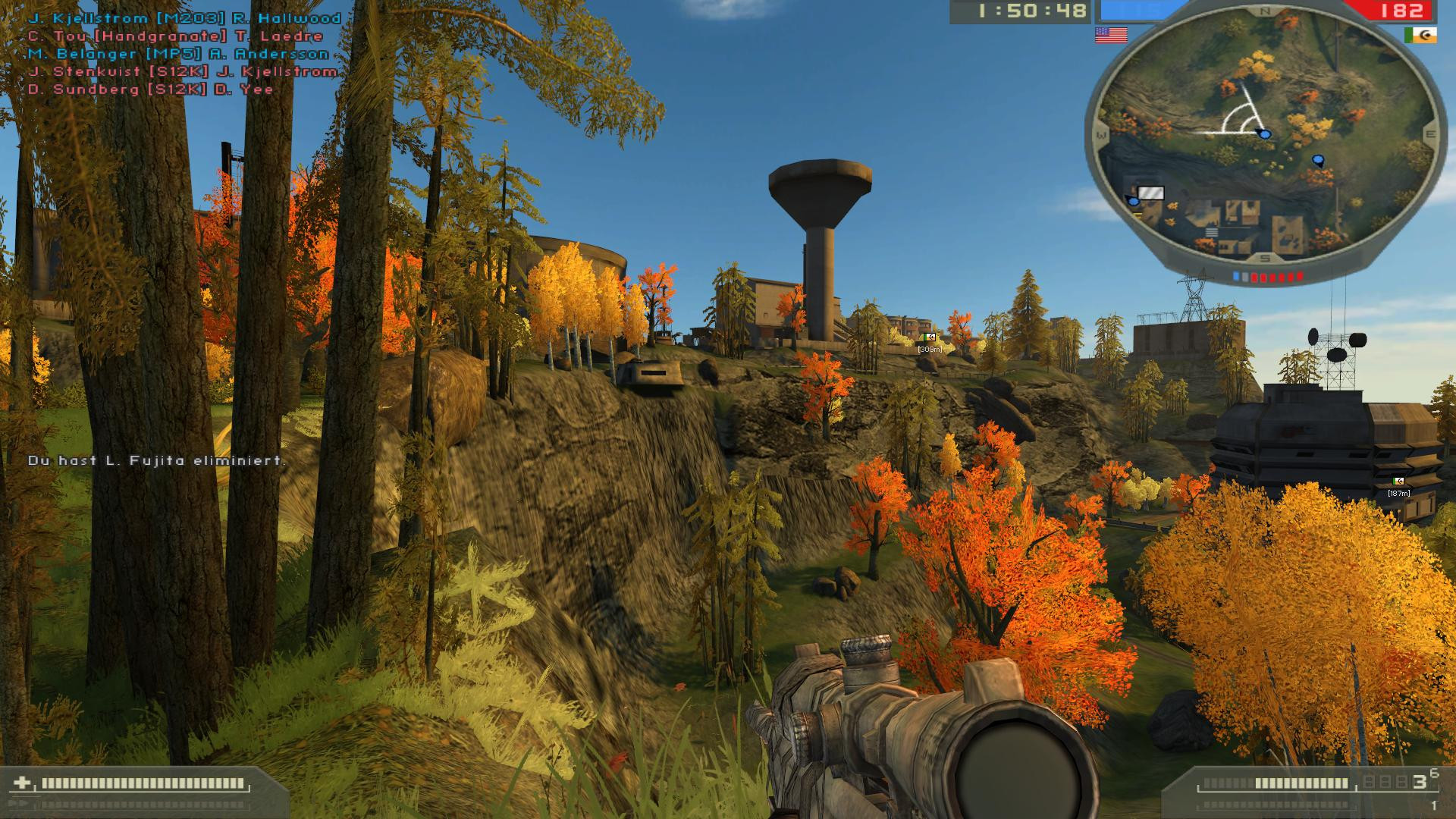Click the waypoint marker labeled [309m]
Screen dimensions: 1456x819
coord(928,341)
